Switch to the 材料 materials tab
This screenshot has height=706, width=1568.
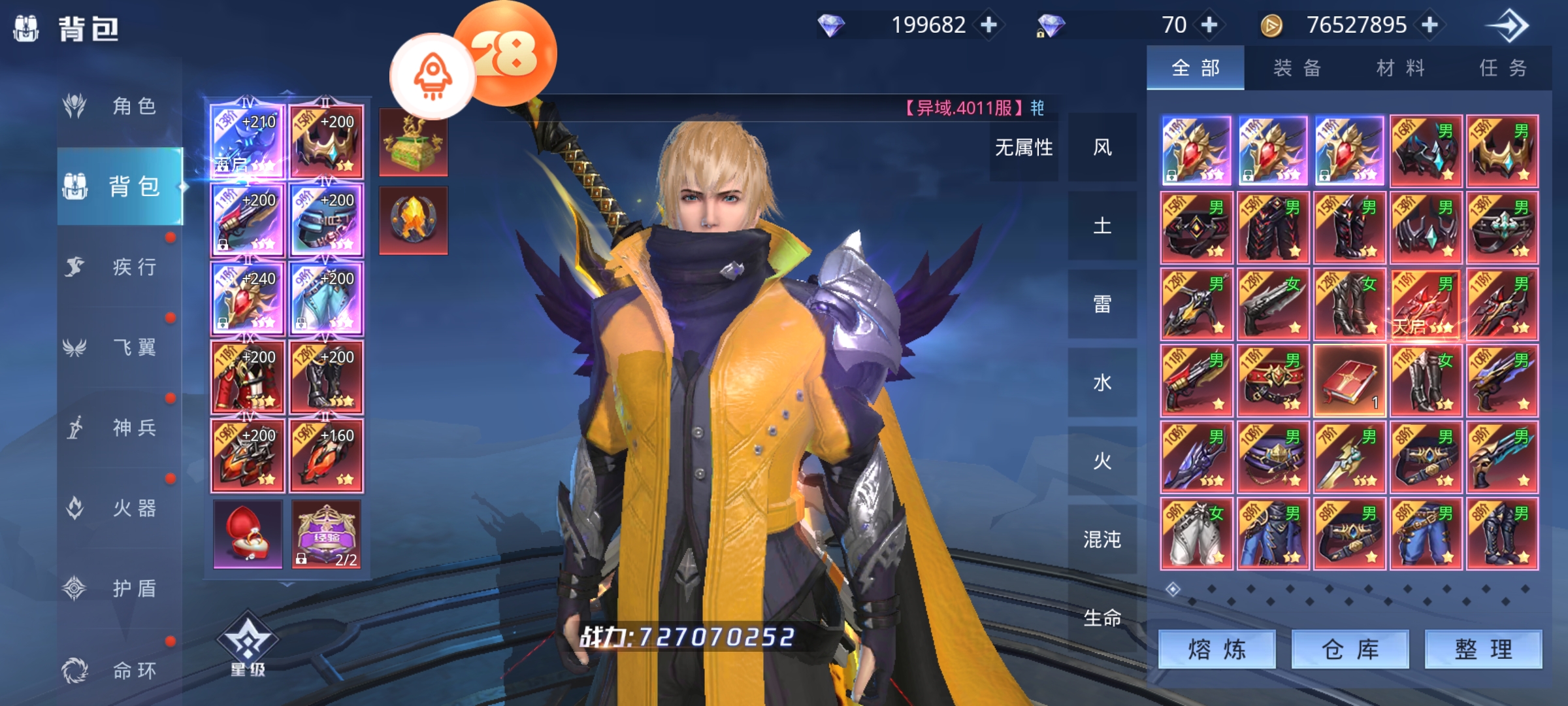1400,68
